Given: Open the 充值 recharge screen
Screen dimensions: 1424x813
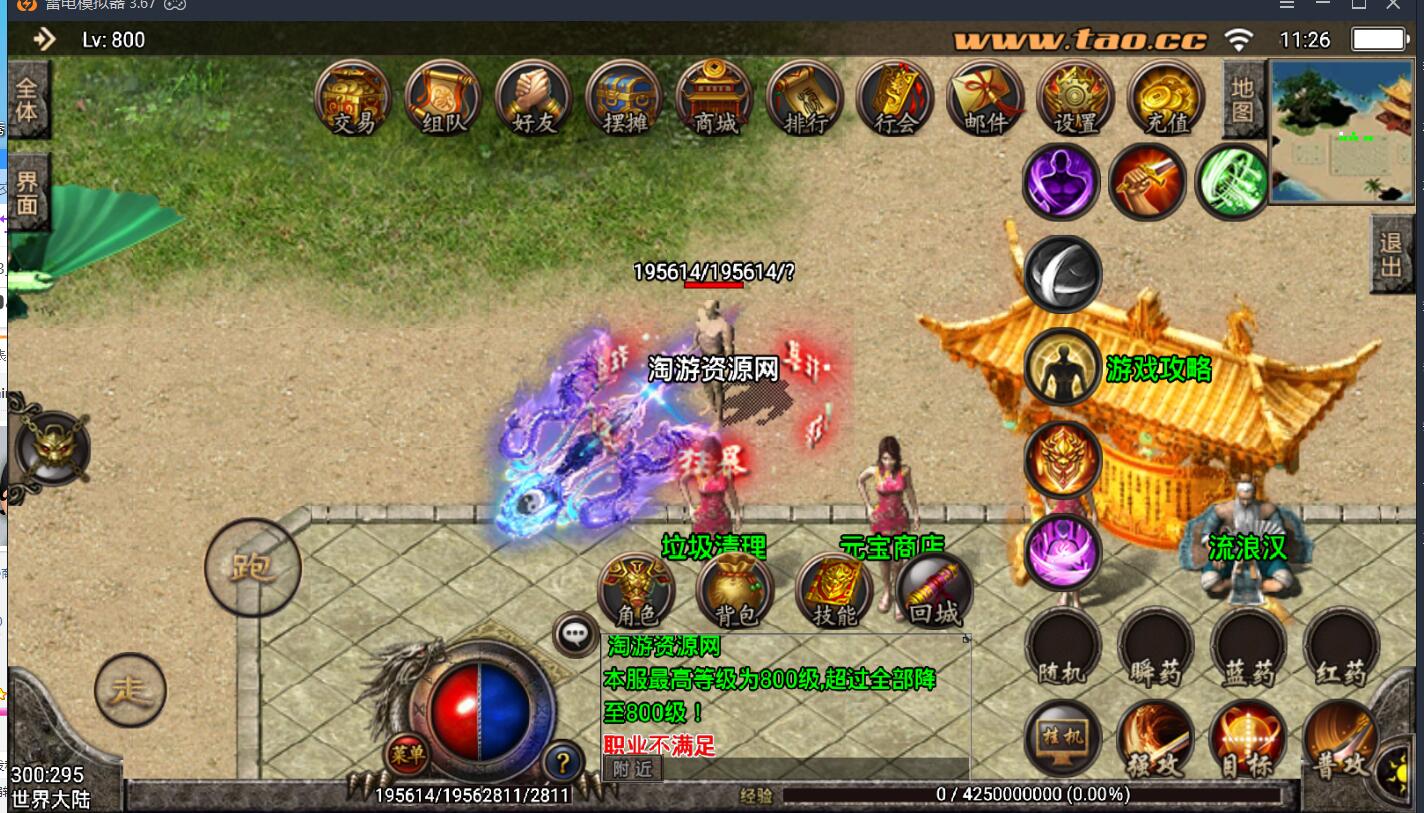Looking at the screenshot, I should [x=1166, y=98].
